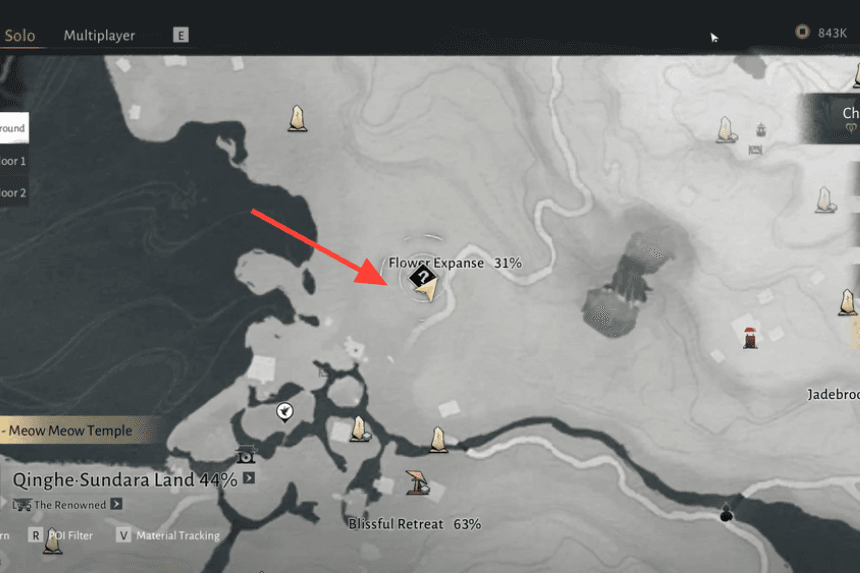Open The Renowned details arrow
The height and width of the screenshot is (573, 860).
(x=116, y=505)
